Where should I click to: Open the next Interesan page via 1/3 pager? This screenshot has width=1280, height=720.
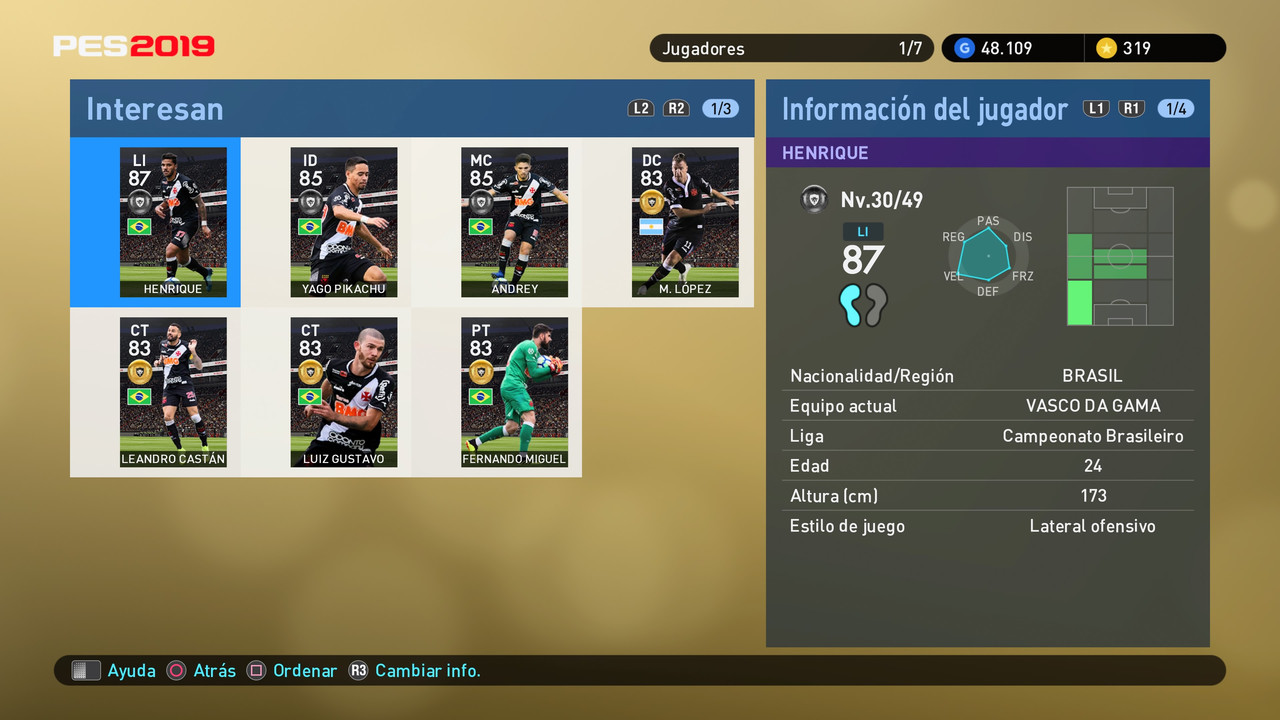point(720,108)
